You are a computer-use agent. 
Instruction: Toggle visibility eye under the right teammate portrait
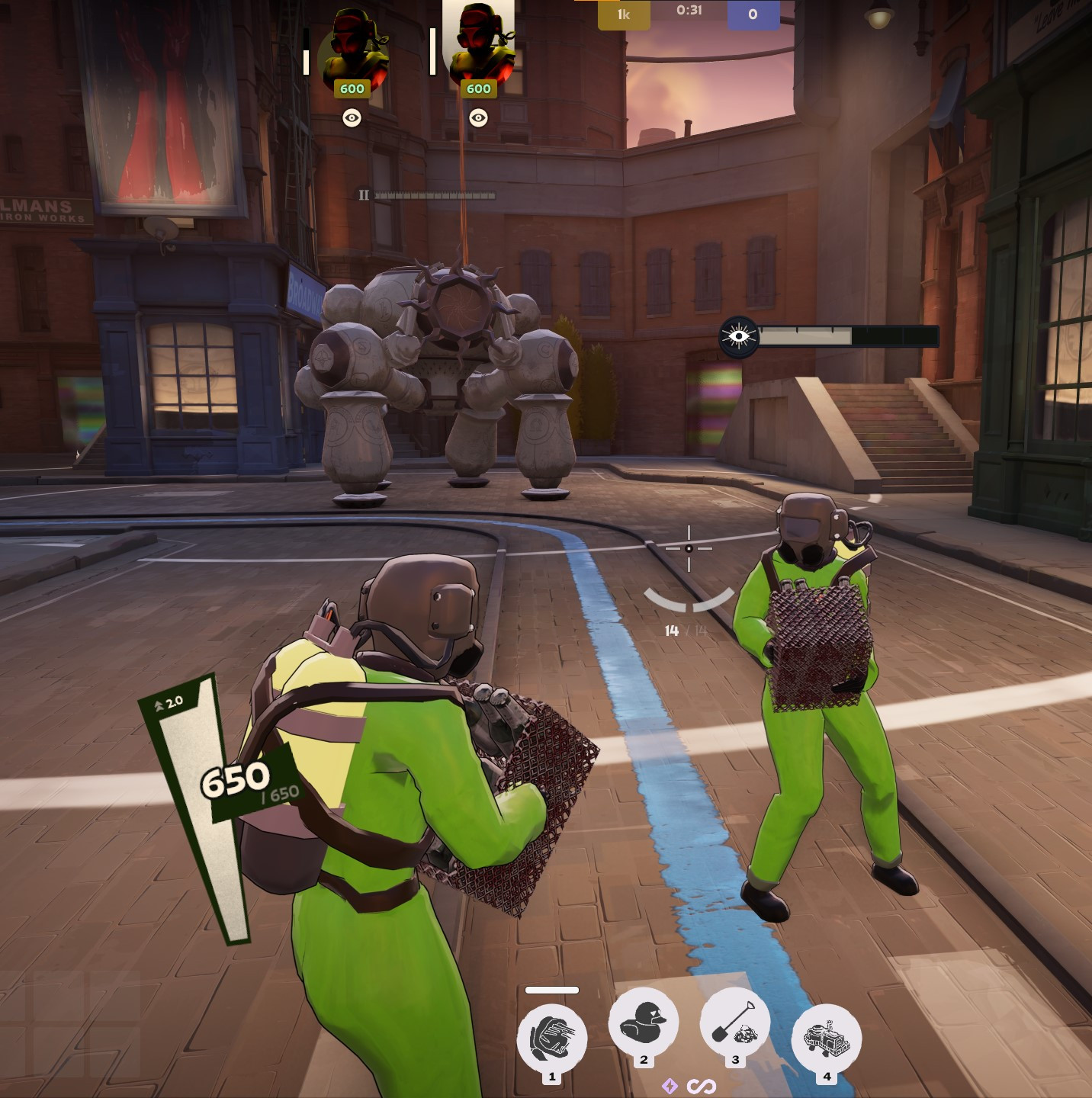pos(478,117)
